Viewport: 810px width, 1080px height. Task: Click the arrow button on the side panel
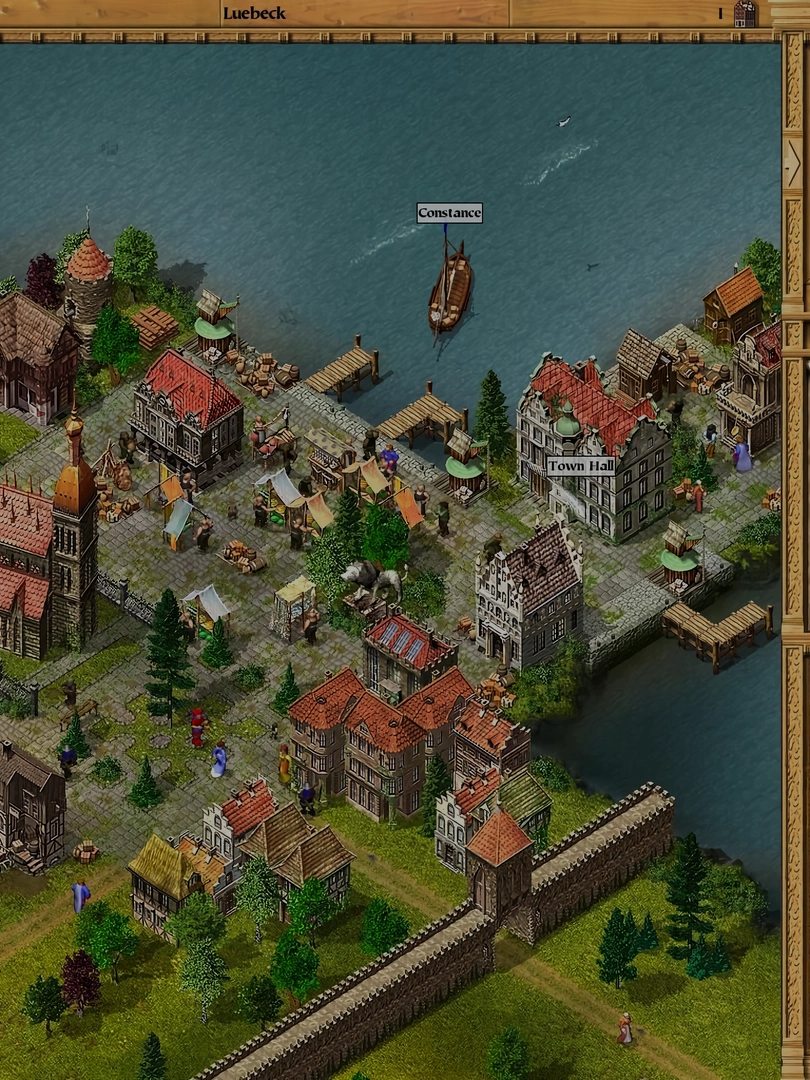click(x=793, y=158)
